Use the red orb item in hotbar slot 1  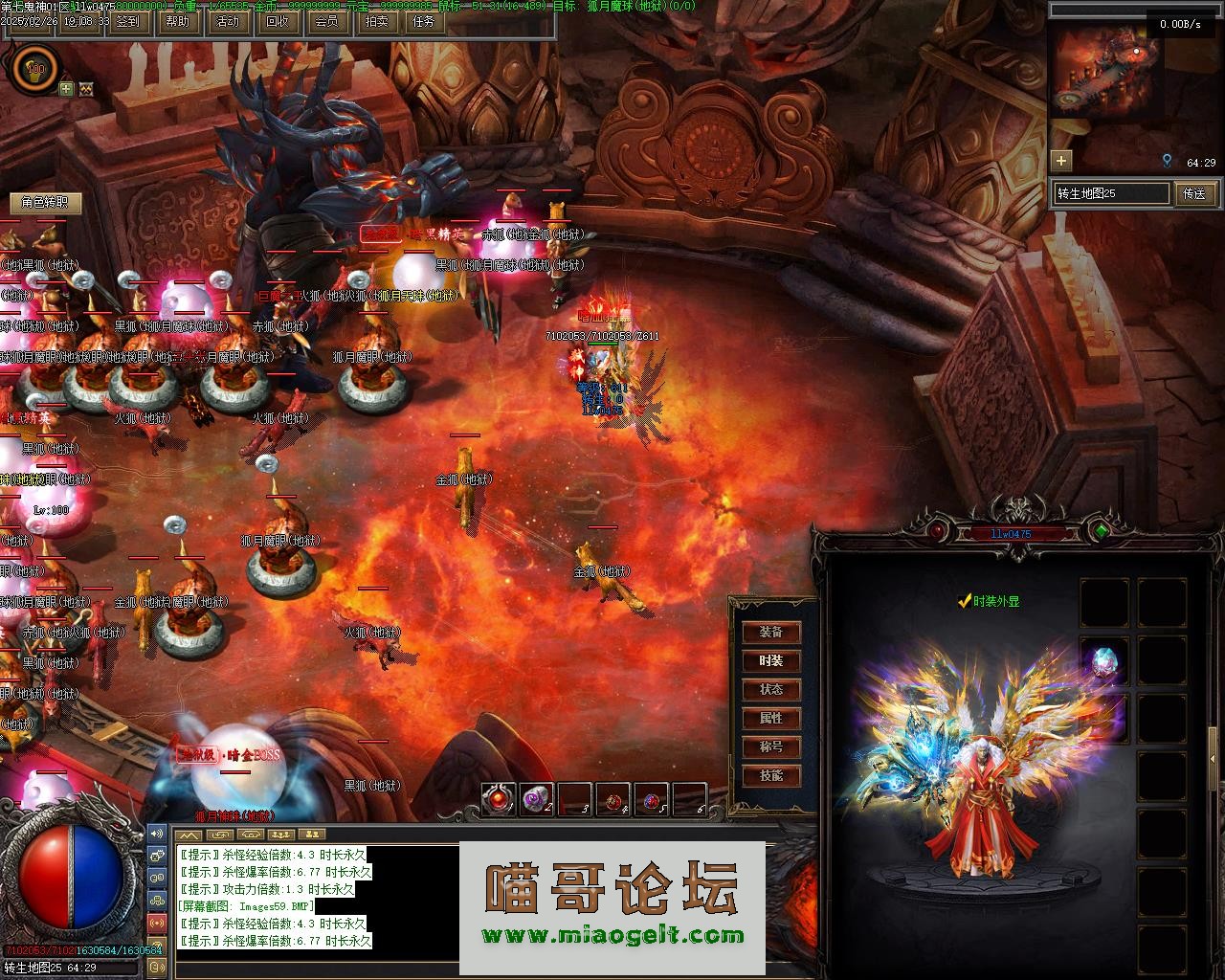point(499,800)
